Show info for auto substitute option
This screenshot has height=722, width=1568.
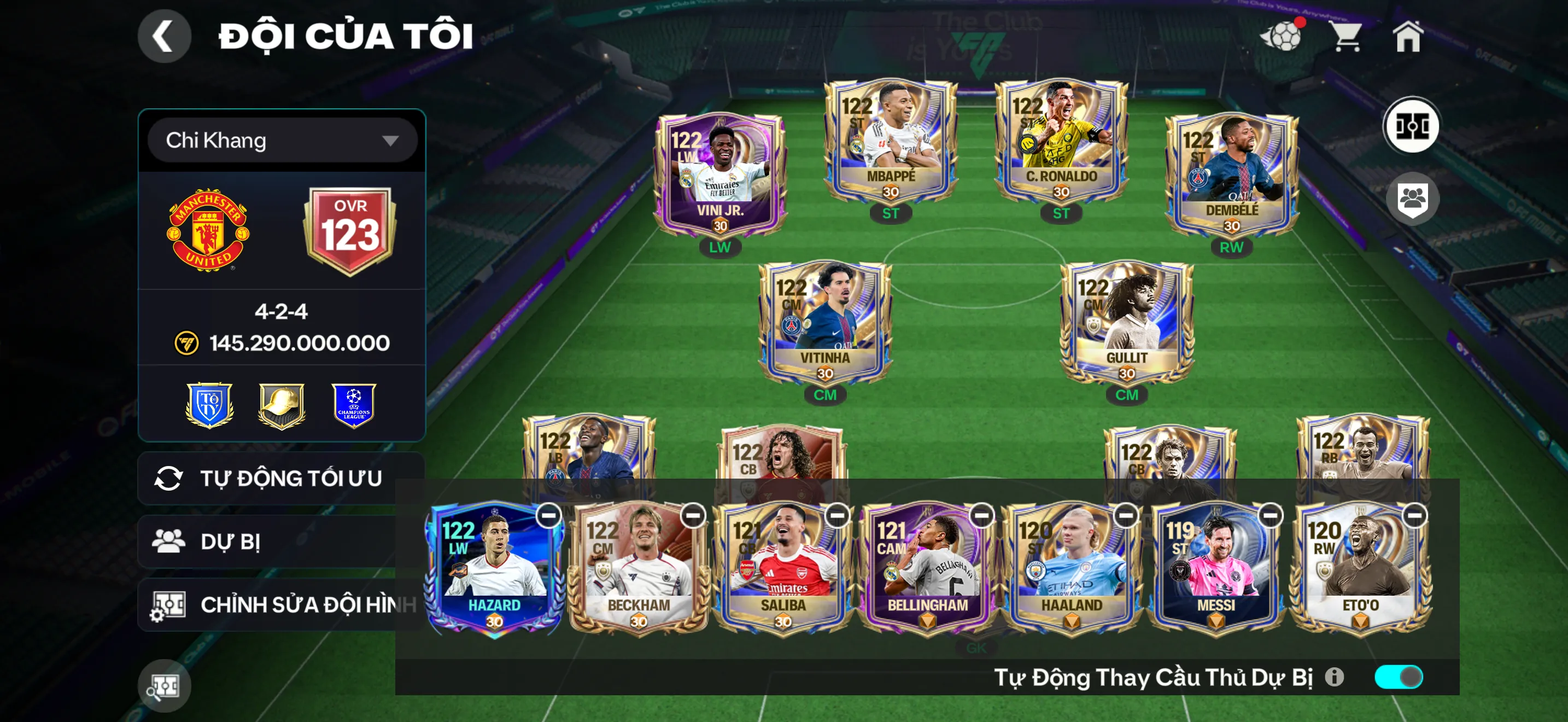click(x=1334, y=677)
